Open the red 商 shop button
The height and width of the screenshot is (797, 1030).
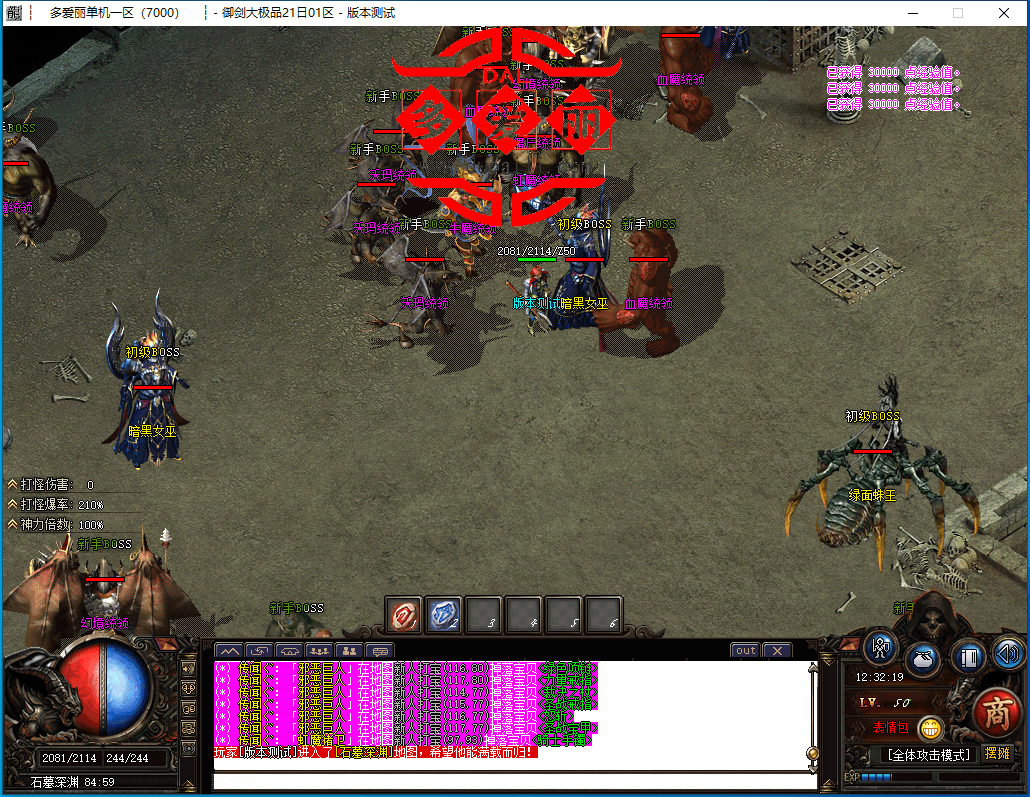[x=997, y=713]
